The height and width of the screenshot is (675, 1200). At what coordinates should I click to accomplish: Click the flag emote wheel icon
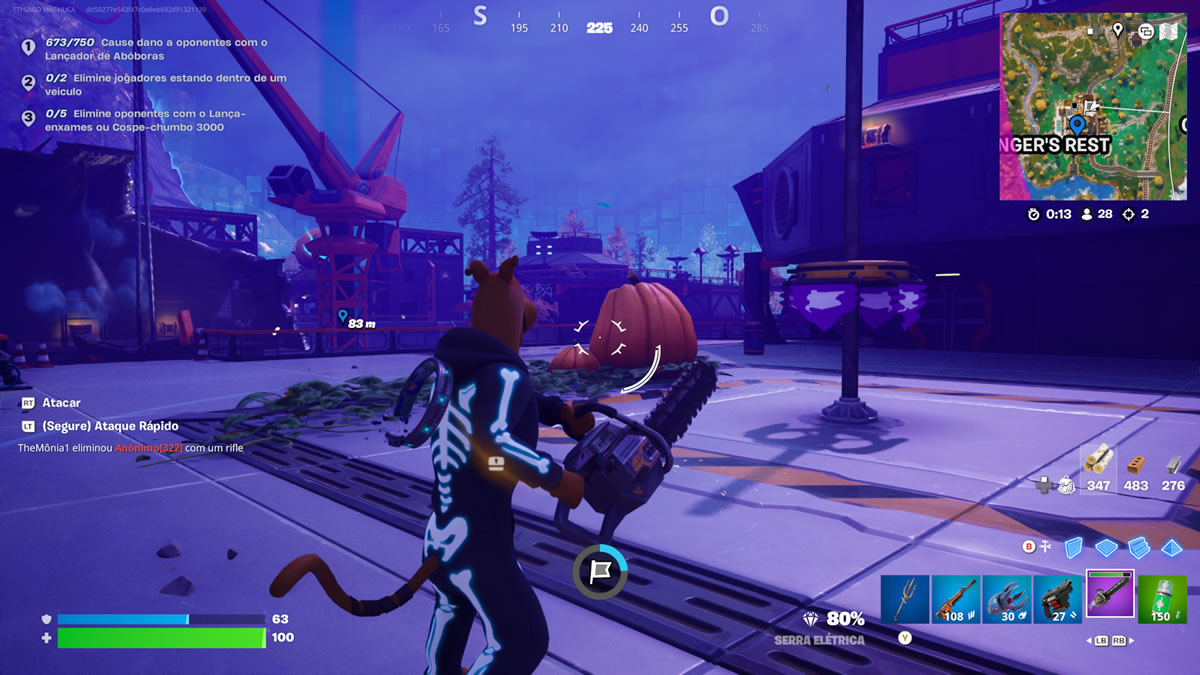pos(600,571)
